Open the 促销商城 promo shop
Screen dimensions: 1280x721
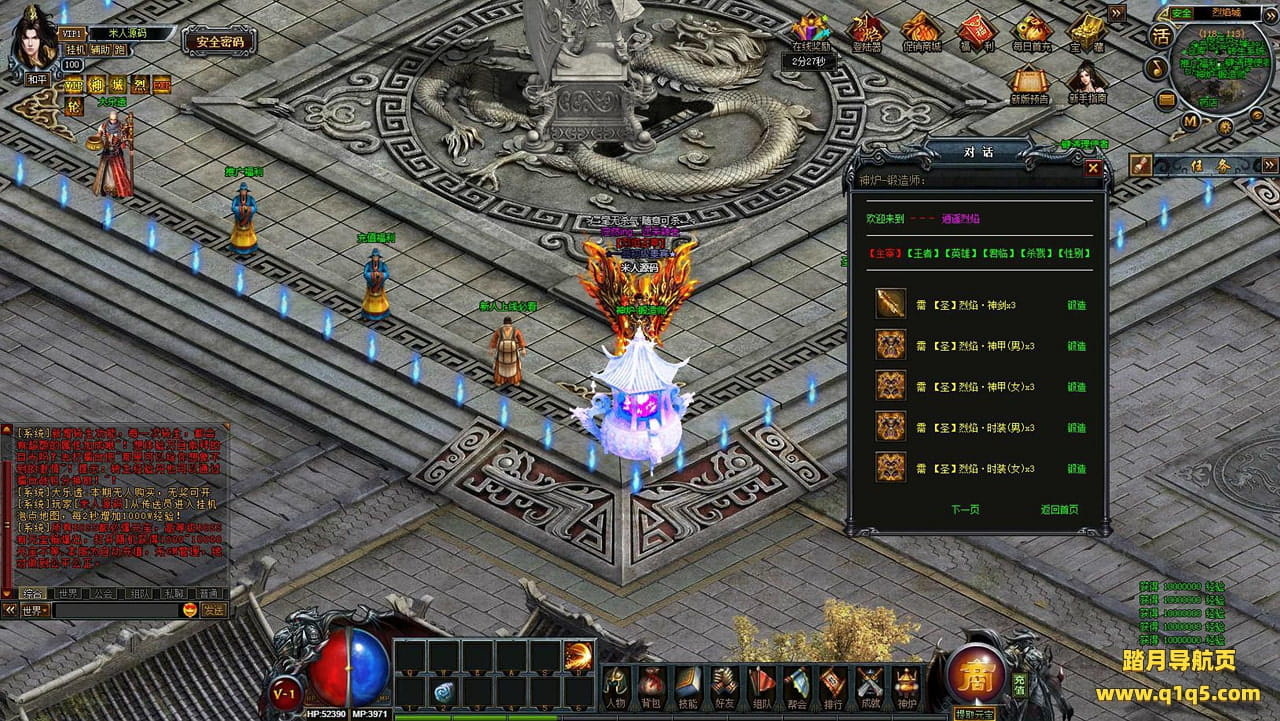coord(921,33)
